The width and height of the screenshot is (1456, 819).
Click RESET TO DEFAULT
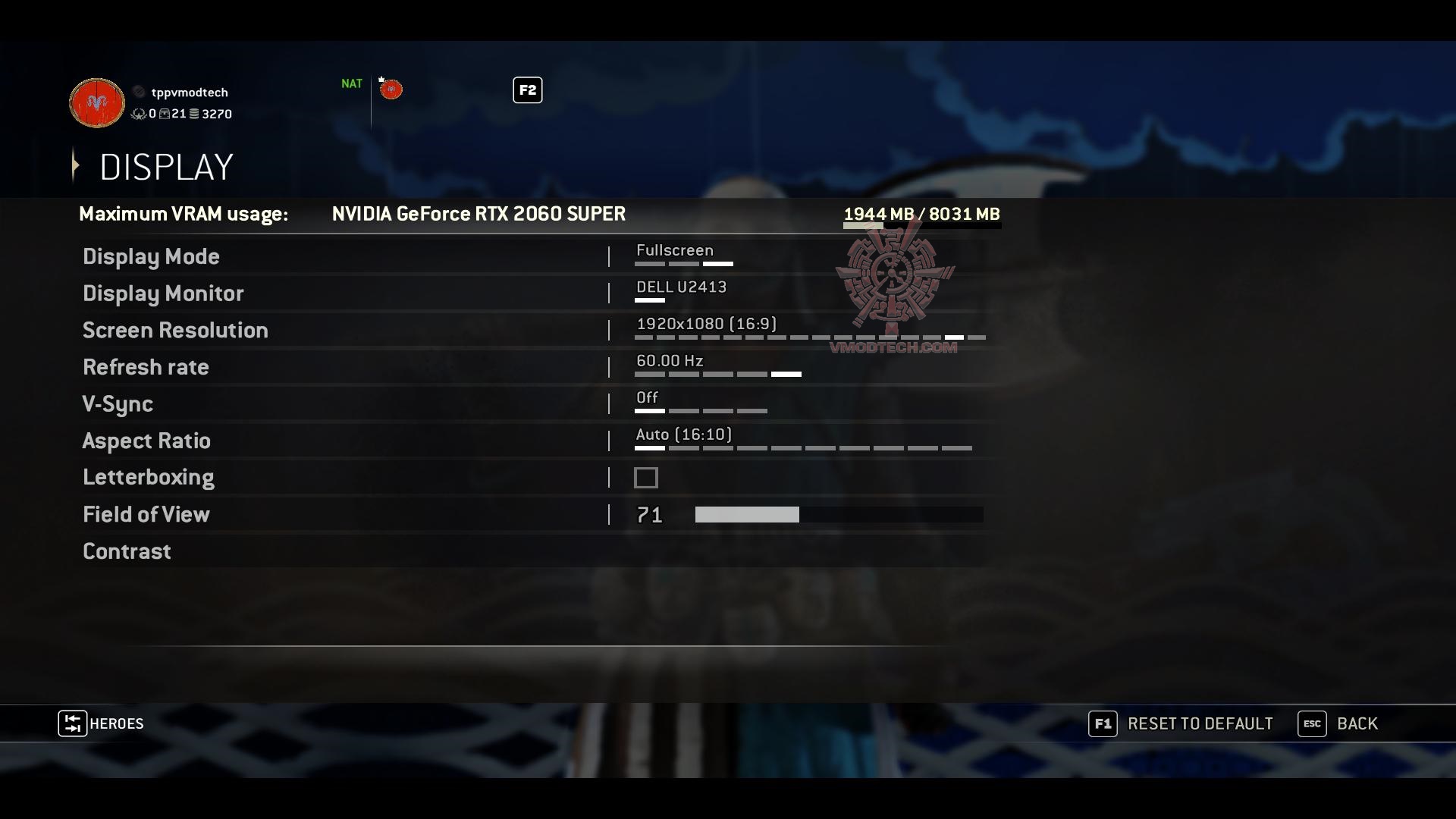[x=1200, y=723]
